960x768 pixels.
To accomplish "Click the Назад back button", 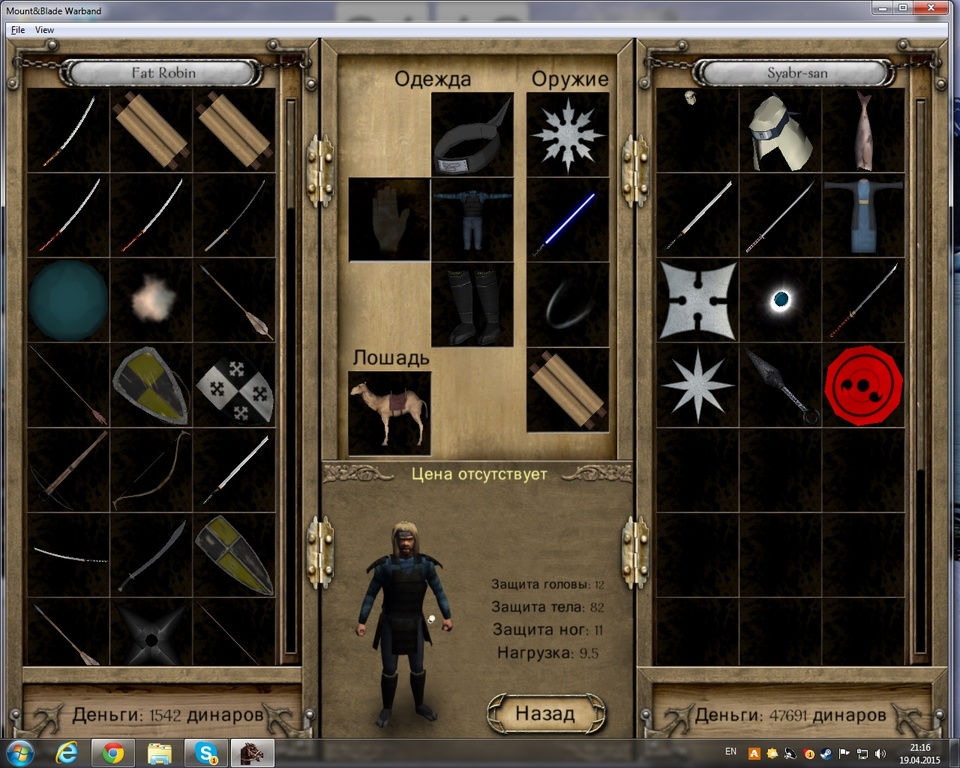I will point(545,713).
